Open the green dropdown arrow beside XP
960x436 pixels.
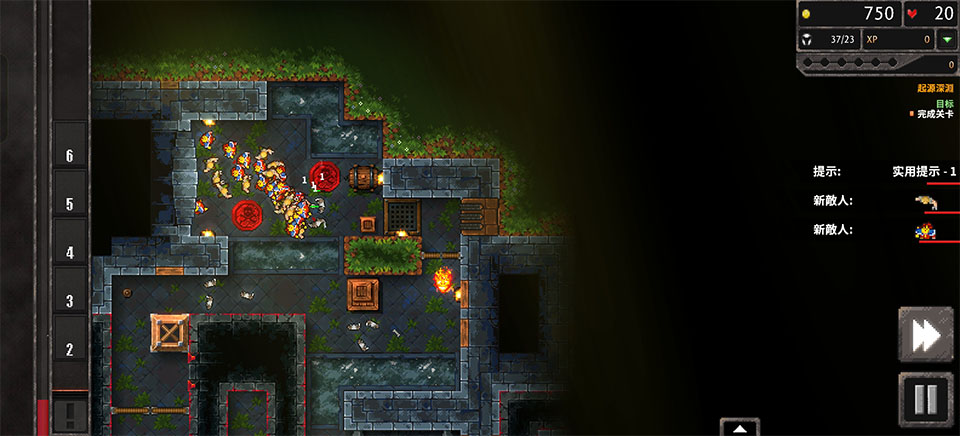click(946, 40)
